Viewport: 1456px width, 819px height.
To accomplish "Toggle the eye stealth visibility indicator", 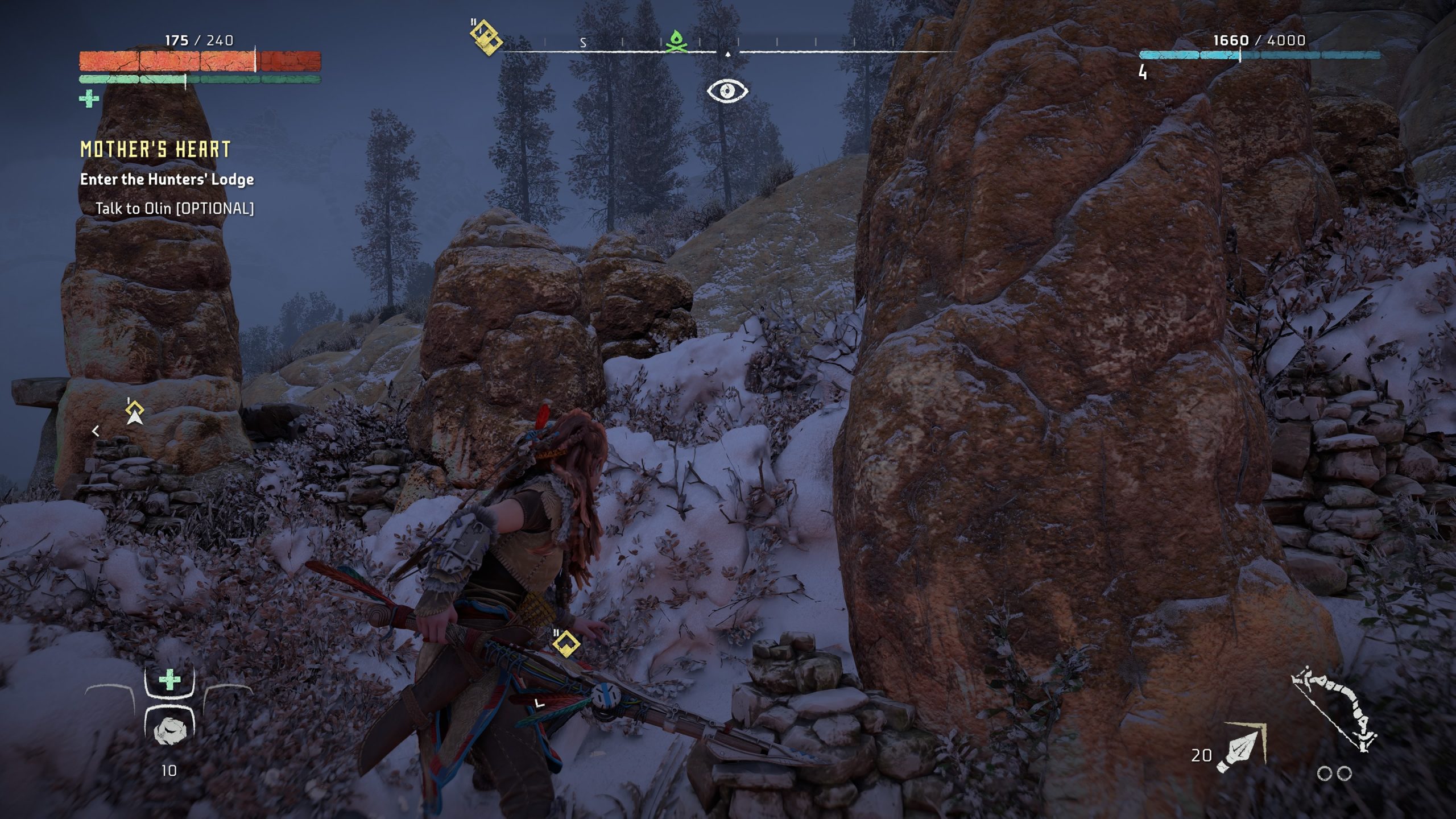I will pyautogui.click(x=727, y=91).
